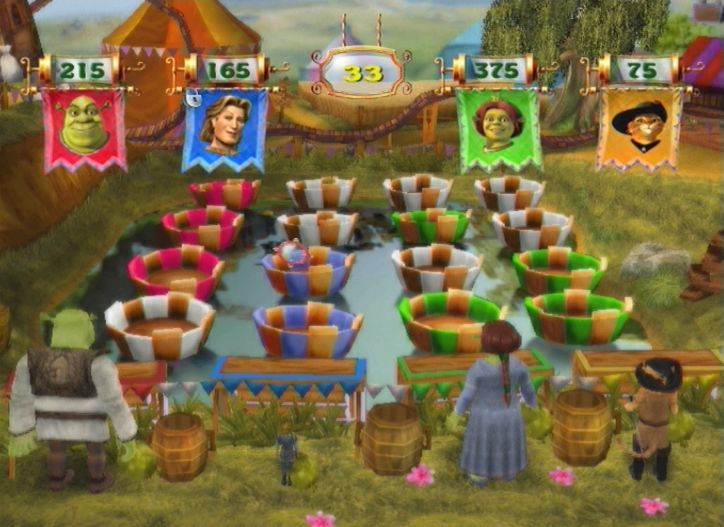Screen dimensions: 724x527
Task: Choose Fiona's green player portrait banner
Action: coord(499,128)
